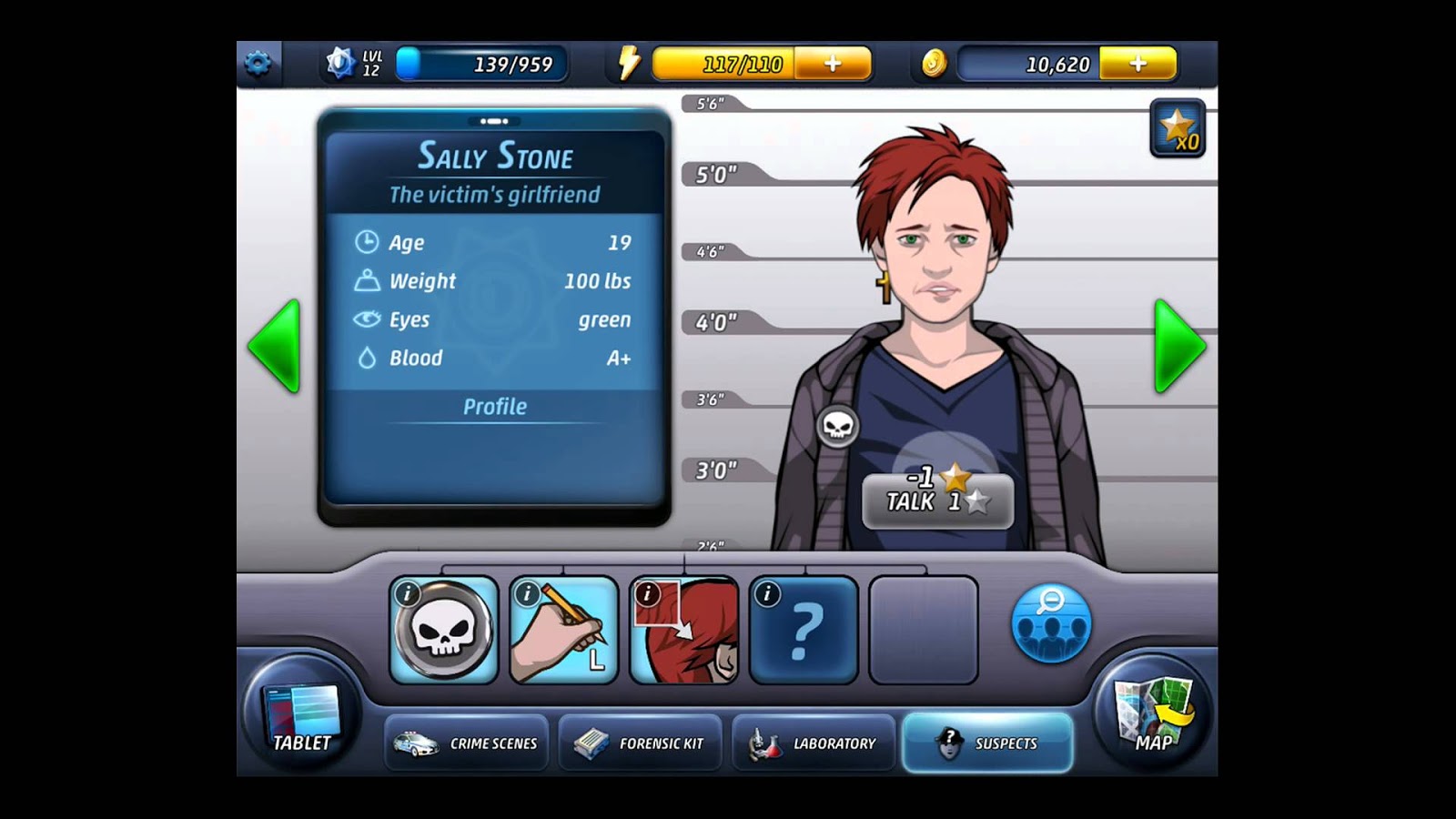Open Sally Stone's Profile
The height and width of the screenshot is (819, 1456).
(495, 407)
